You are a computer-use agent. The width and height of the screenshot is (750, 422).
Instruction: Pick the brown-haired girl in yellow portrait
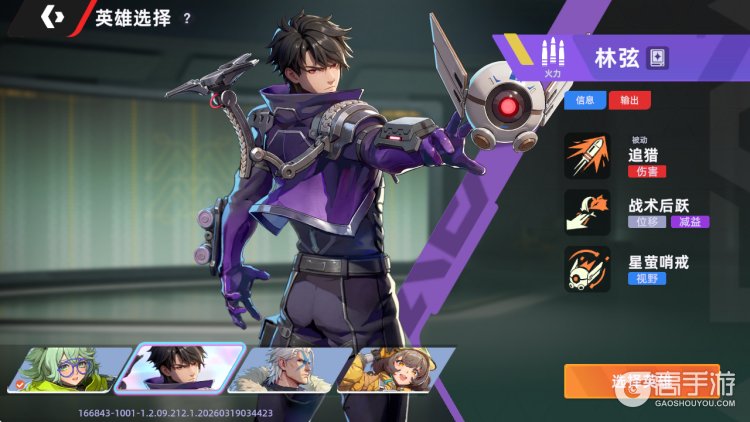(393, 370)
